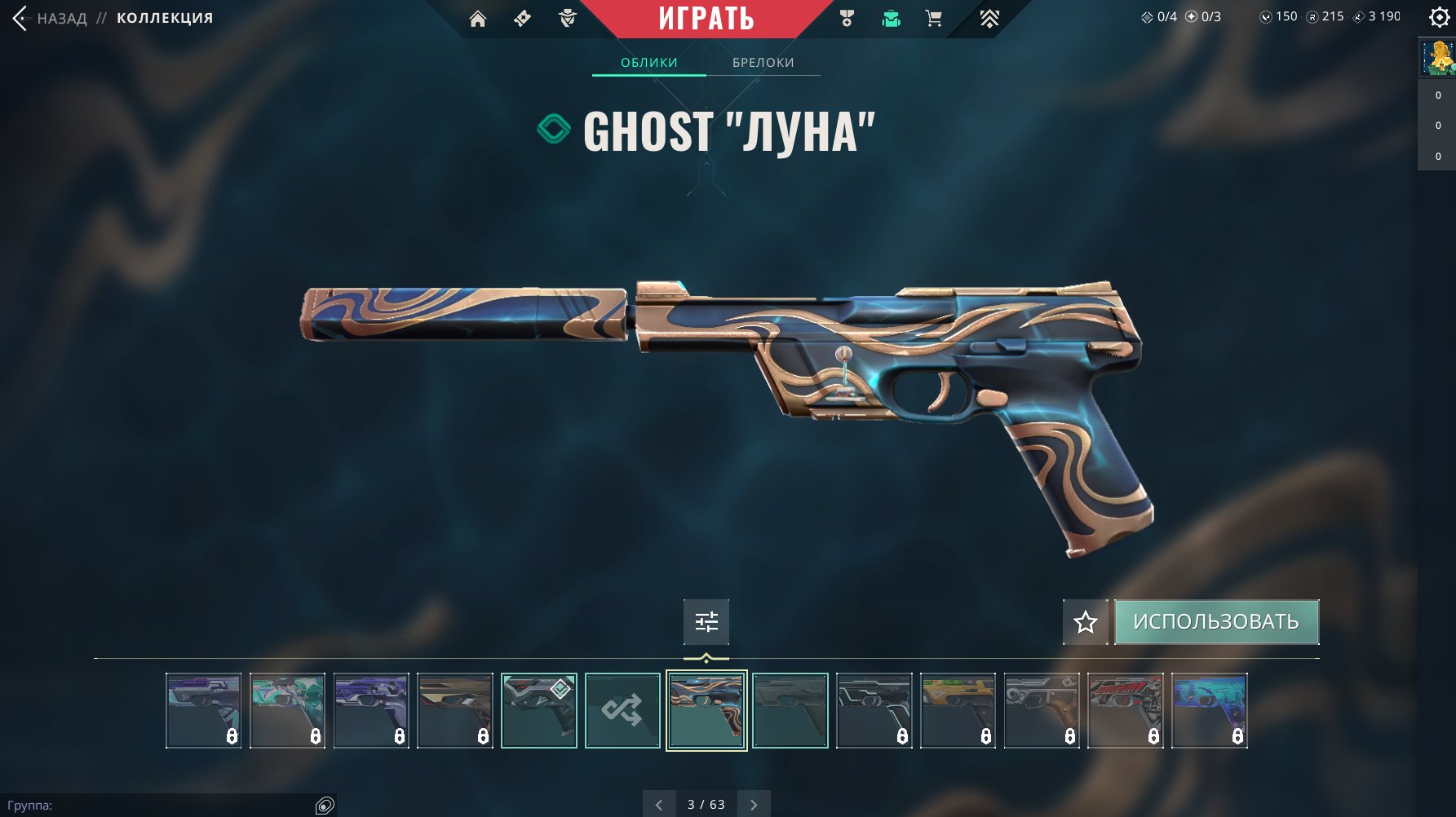Image resolution: width=1456 pixels, height=817 pixels.
Task: Select the locked red Ghost skin thumbnail
Action: click(x=1126, y=710)
